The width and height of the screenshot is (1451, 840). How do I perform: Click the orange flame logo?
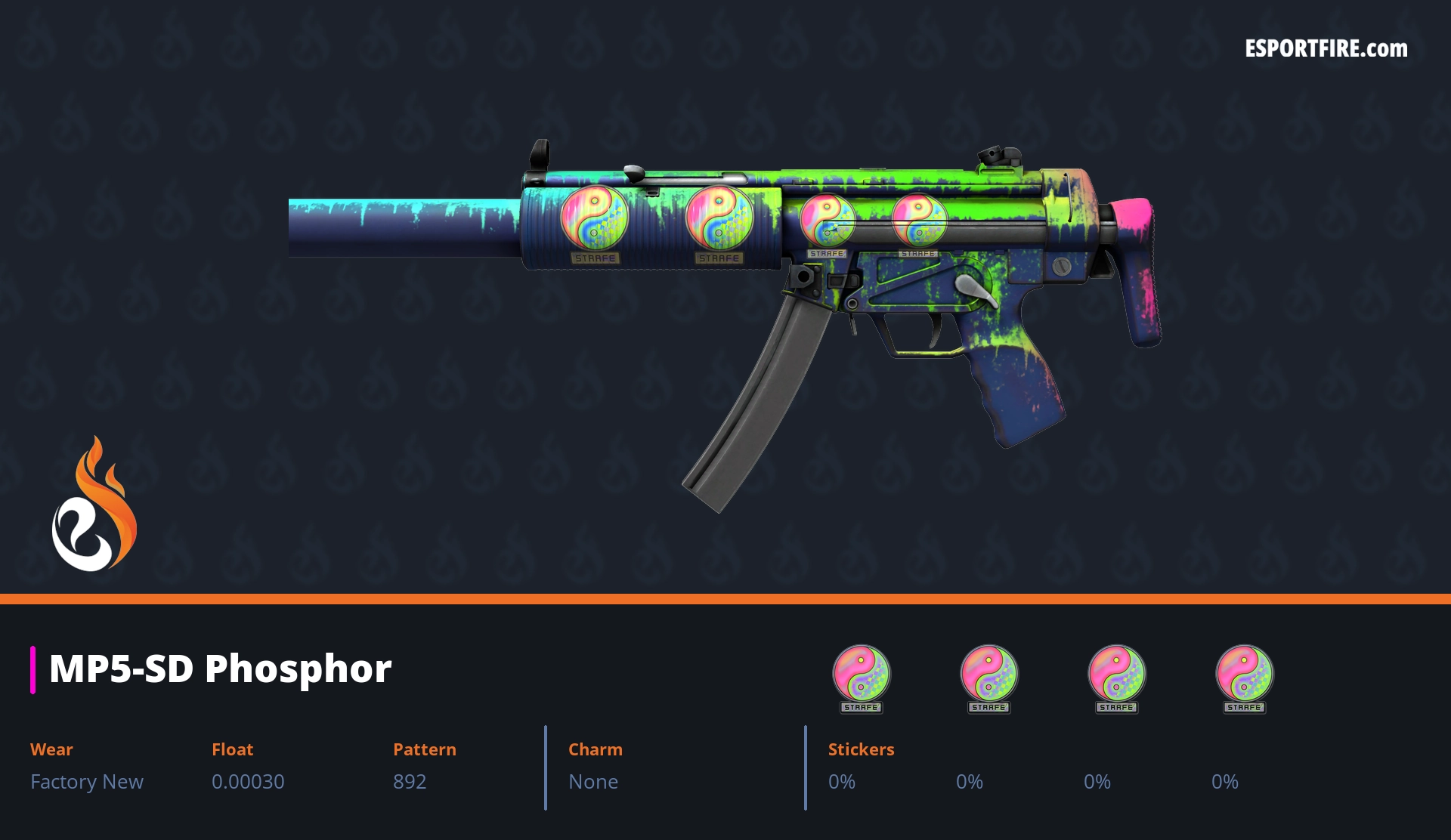click(x=94, y=505)
